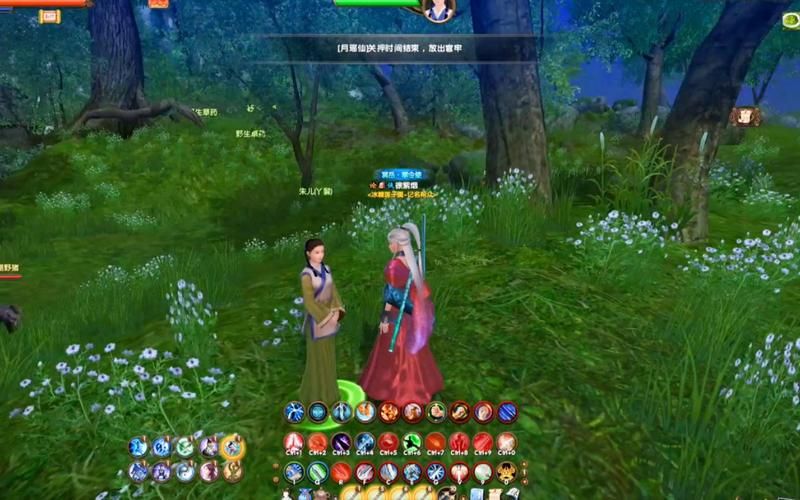Activate the Ctrl+1 skill icon

coord(294,442)
